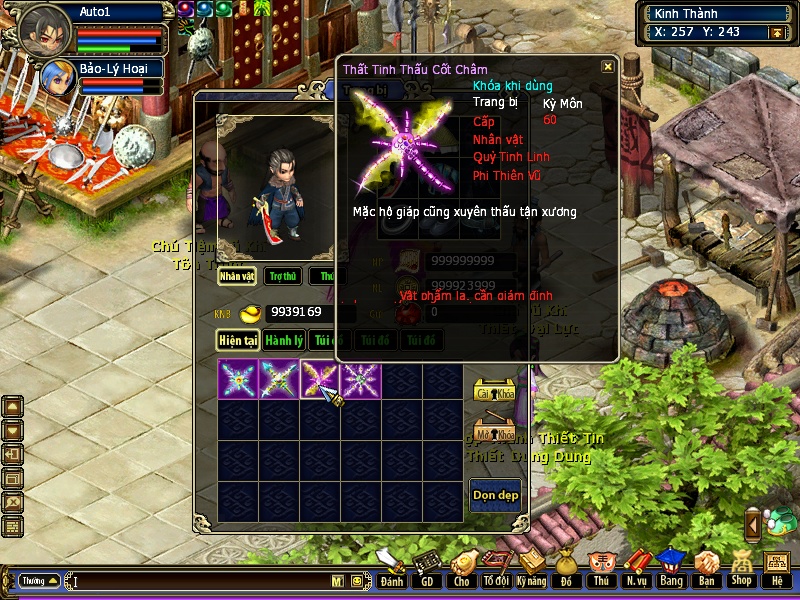Close the Thất Tinh Thấu Cốt Châm tooltip
This screenshot has width=800, height=600.
(x=607, y=67)
